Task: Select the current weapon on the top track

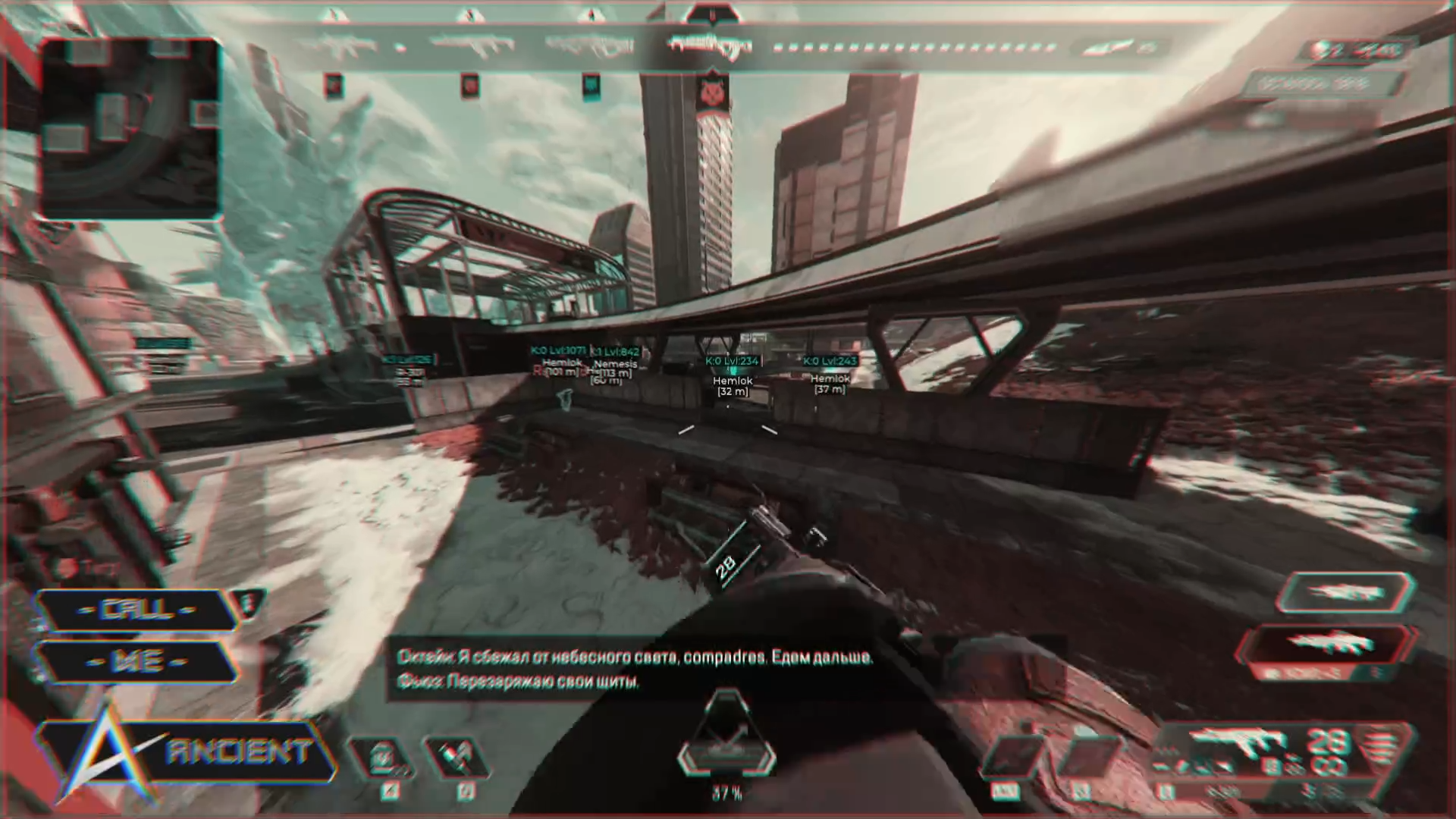Action: [710, 45]
